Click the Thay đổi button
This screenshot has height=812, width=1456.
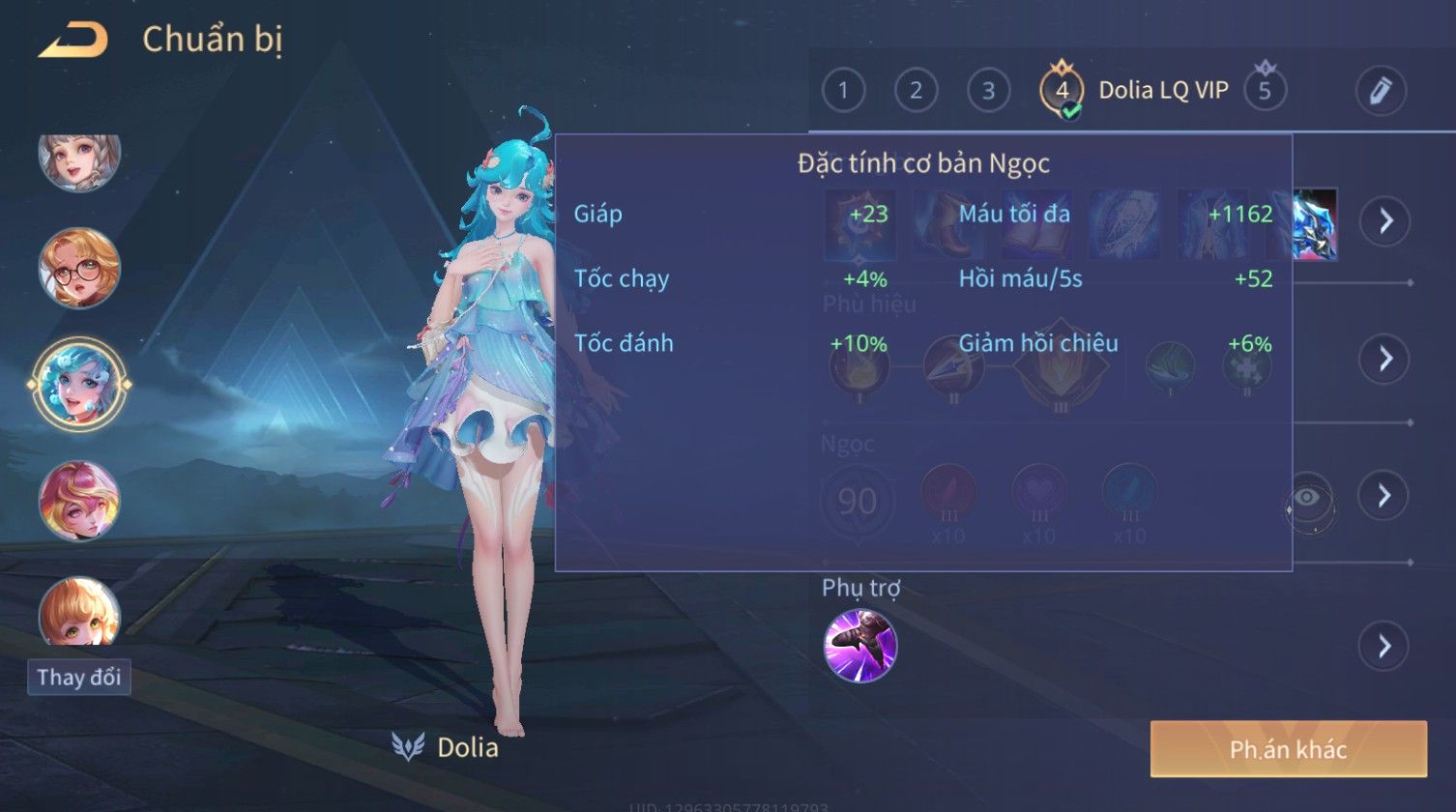click(78, 677)
